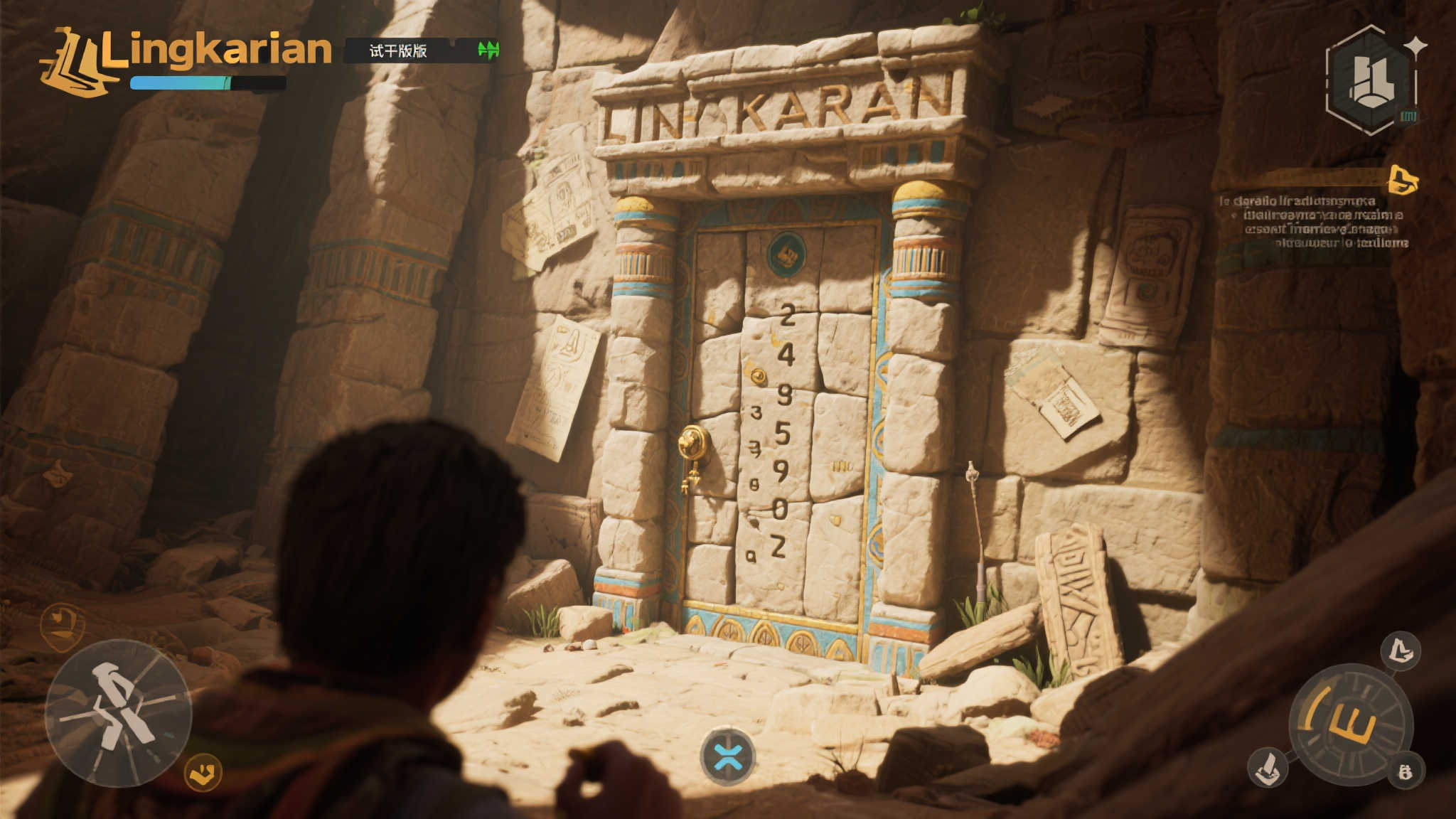Click the yellow quest tracker marker icon
The width and height of the screenshot is (1456, 819).
click(x=1403, y=180)
